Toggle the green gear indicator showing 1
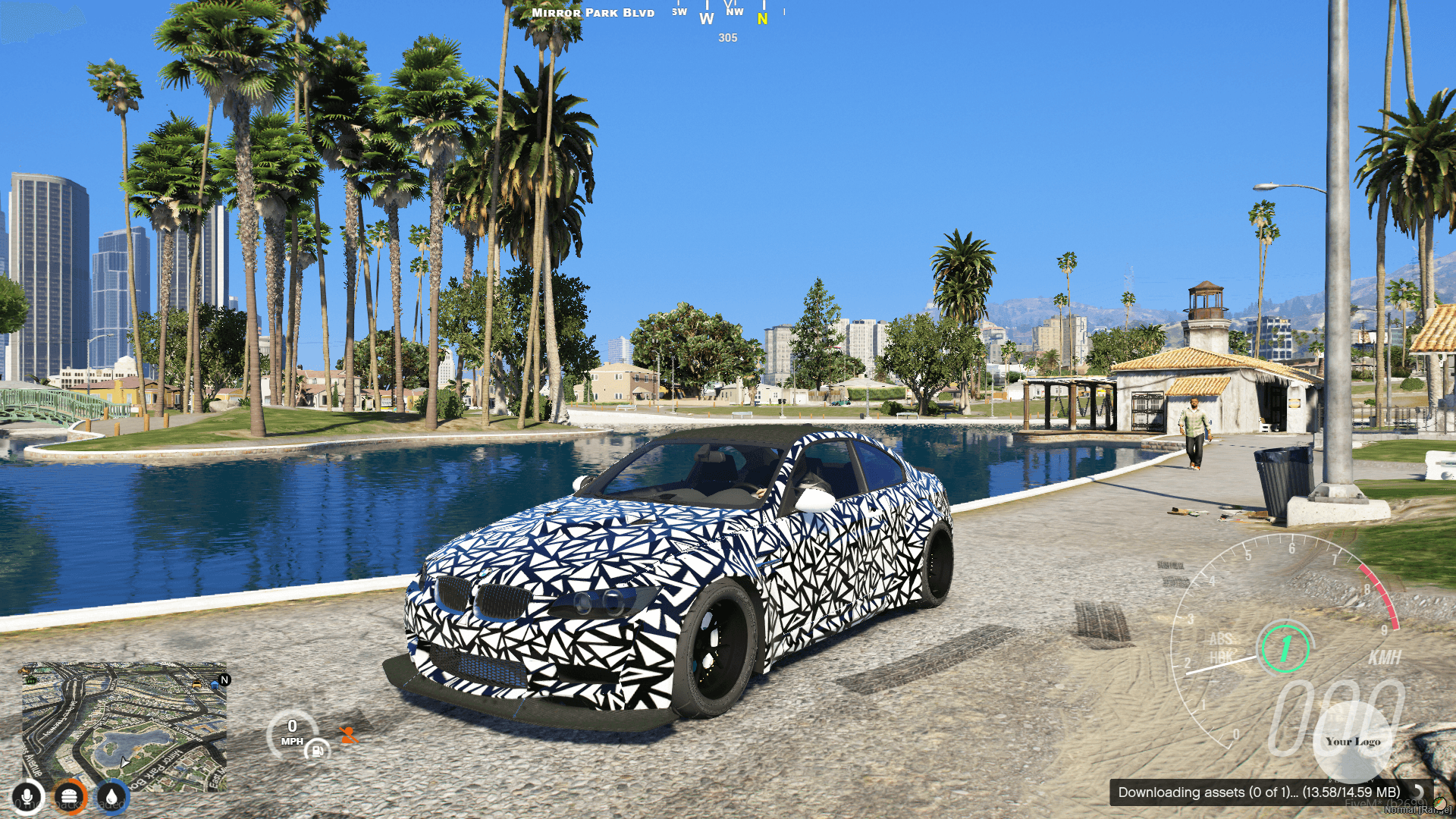The height and width of the screenshot is (819, 1456). [x=1286, y=648]
